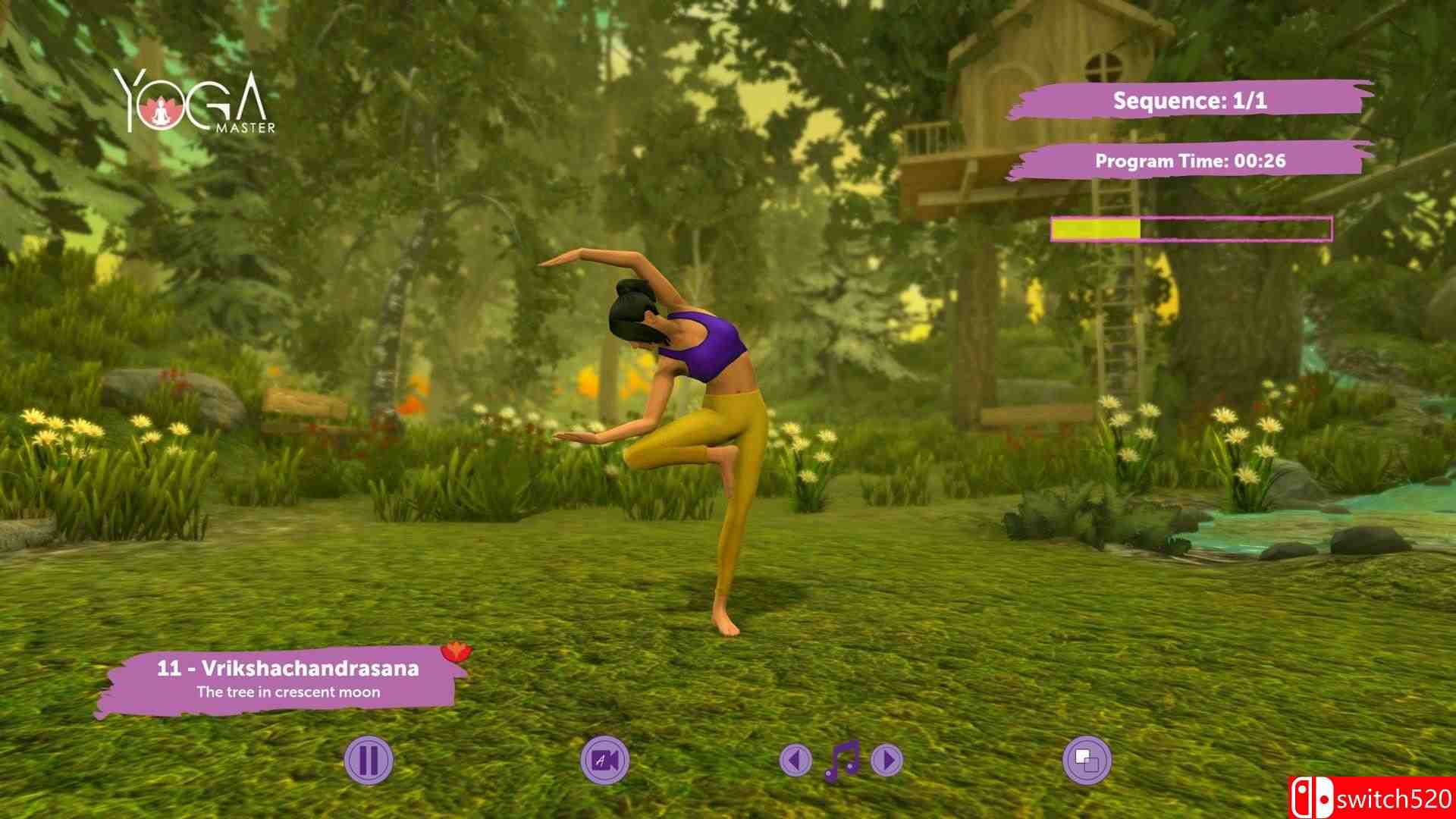Pause the yoga session
Viewport: 1456px width, 819px height.
(x=368, y=760)
